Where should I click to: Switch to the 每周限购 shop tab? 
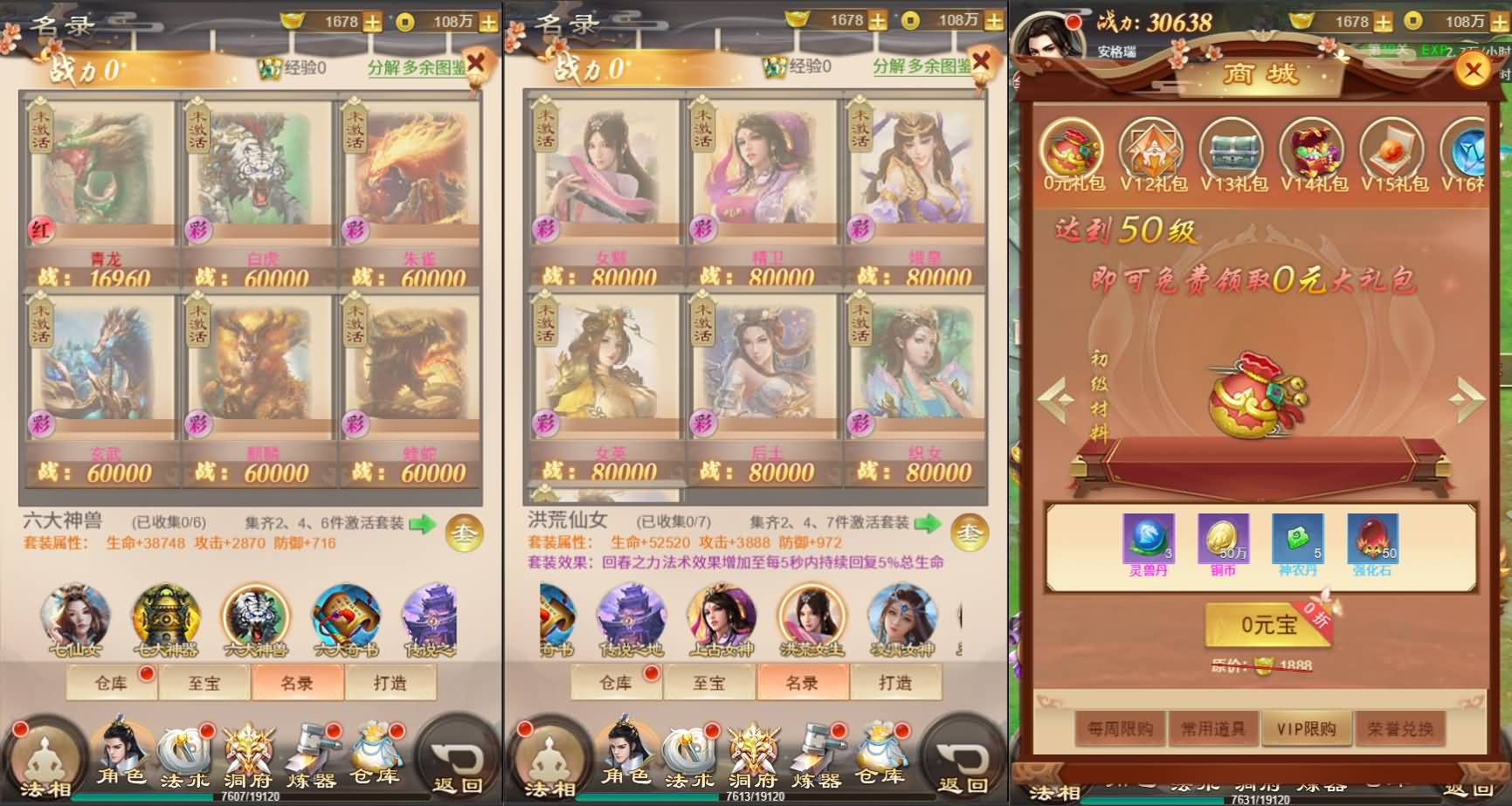[1121, 728]
